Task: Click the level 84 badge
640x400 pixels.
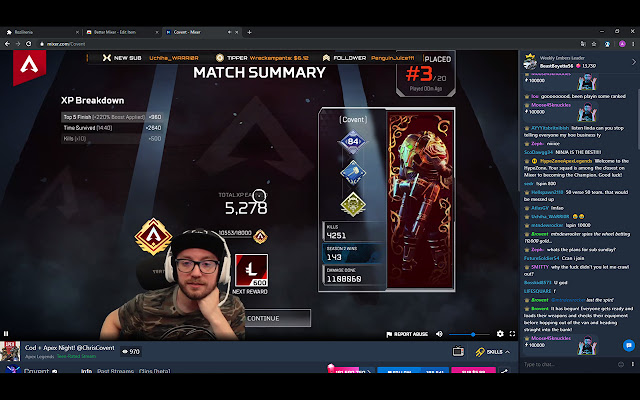Action: [x=351, y=141]
